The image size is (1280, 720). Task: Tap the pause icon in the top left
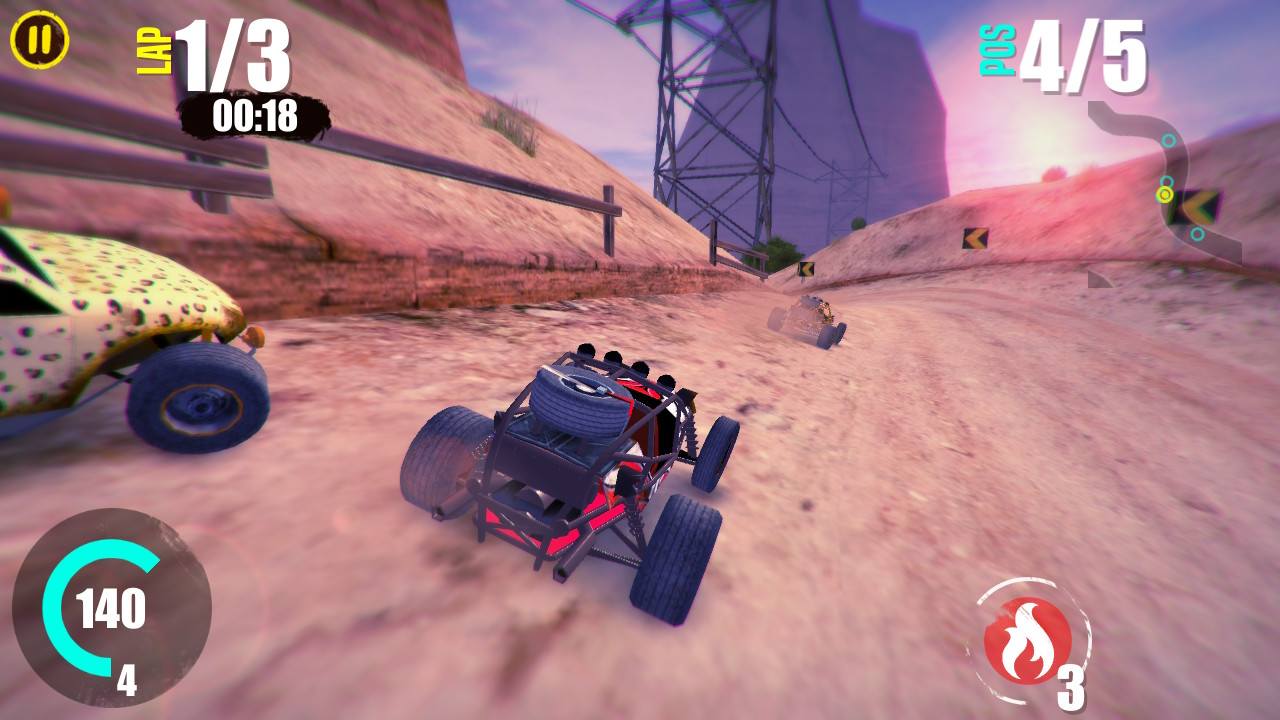(38, 40)
